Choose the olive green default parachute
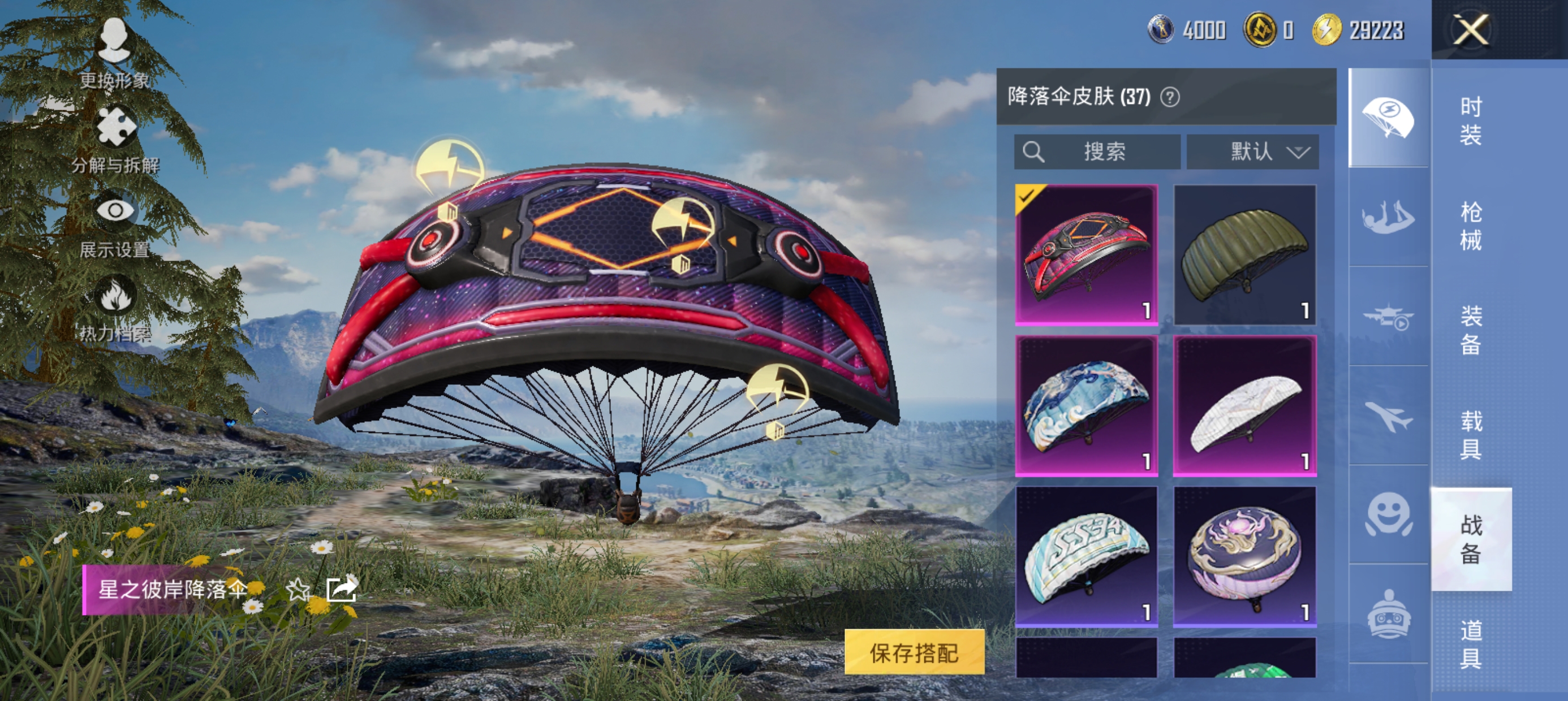This screenshot has height=701, width=1568. pyautogui.click(x=1245, y=254)
